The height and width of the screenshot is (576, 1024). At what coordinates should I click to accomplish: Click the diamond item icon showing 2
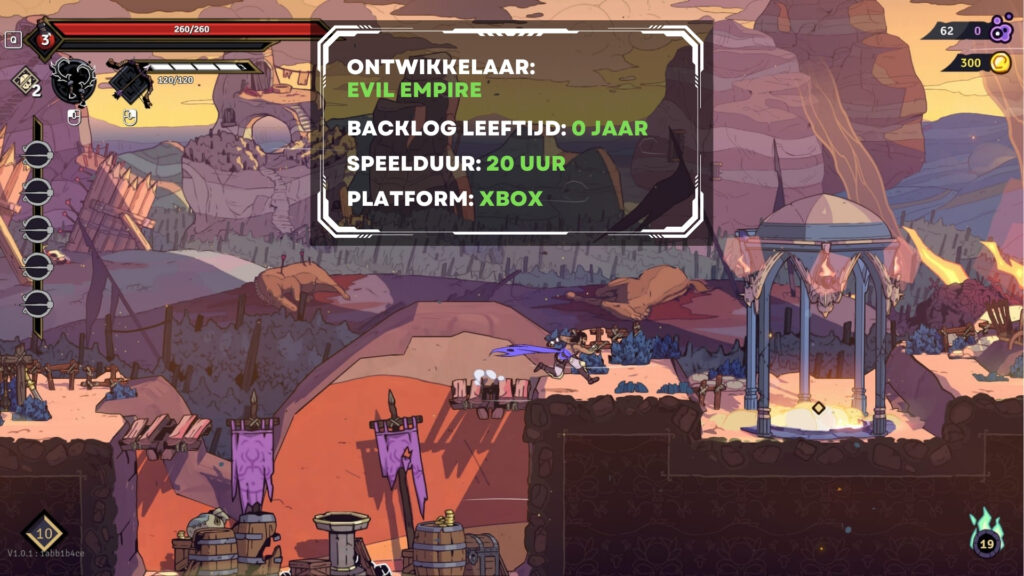coord(24,82)
